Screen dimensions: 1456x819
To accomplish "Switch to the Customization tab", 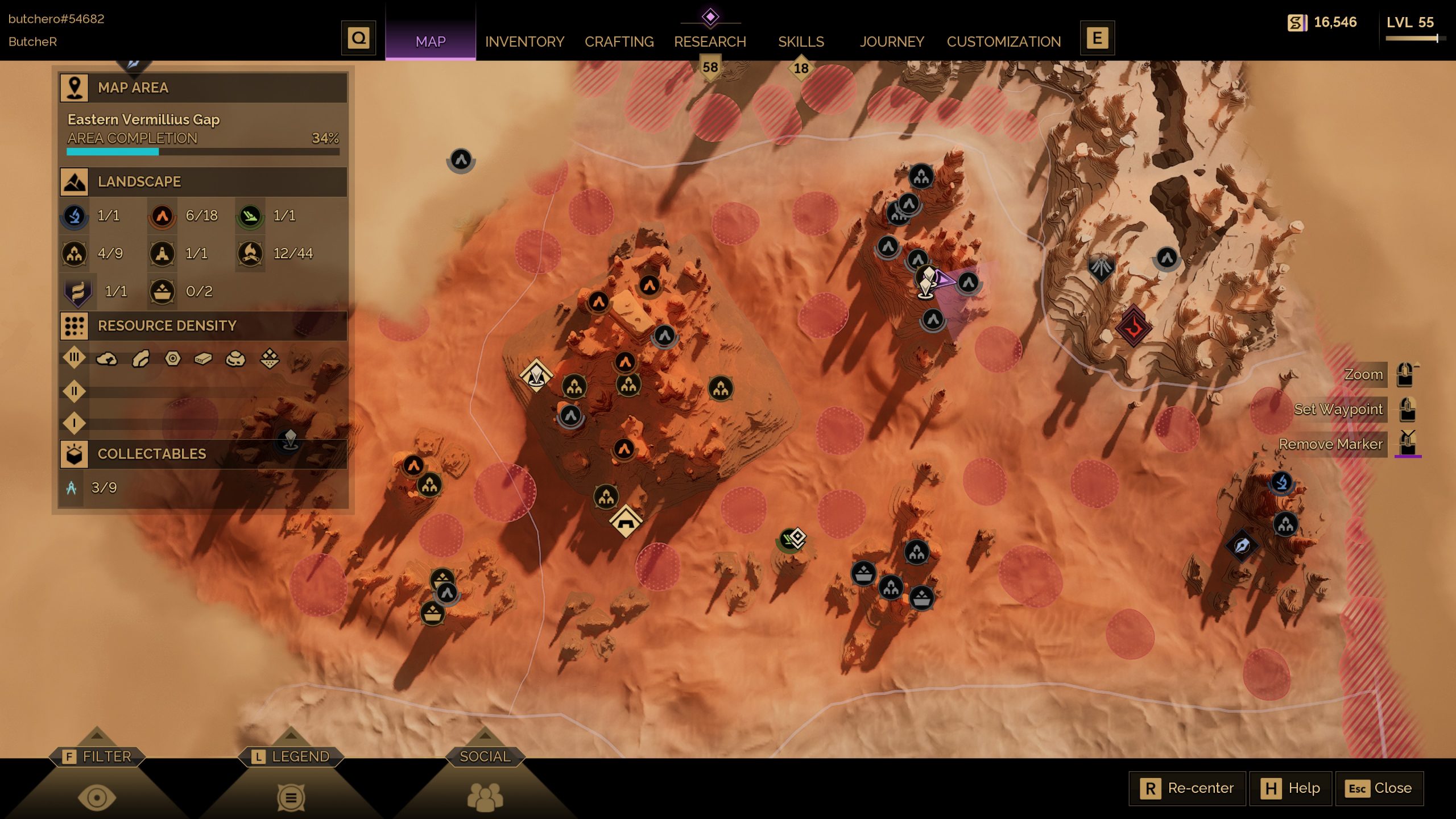I will point(1004,42).
